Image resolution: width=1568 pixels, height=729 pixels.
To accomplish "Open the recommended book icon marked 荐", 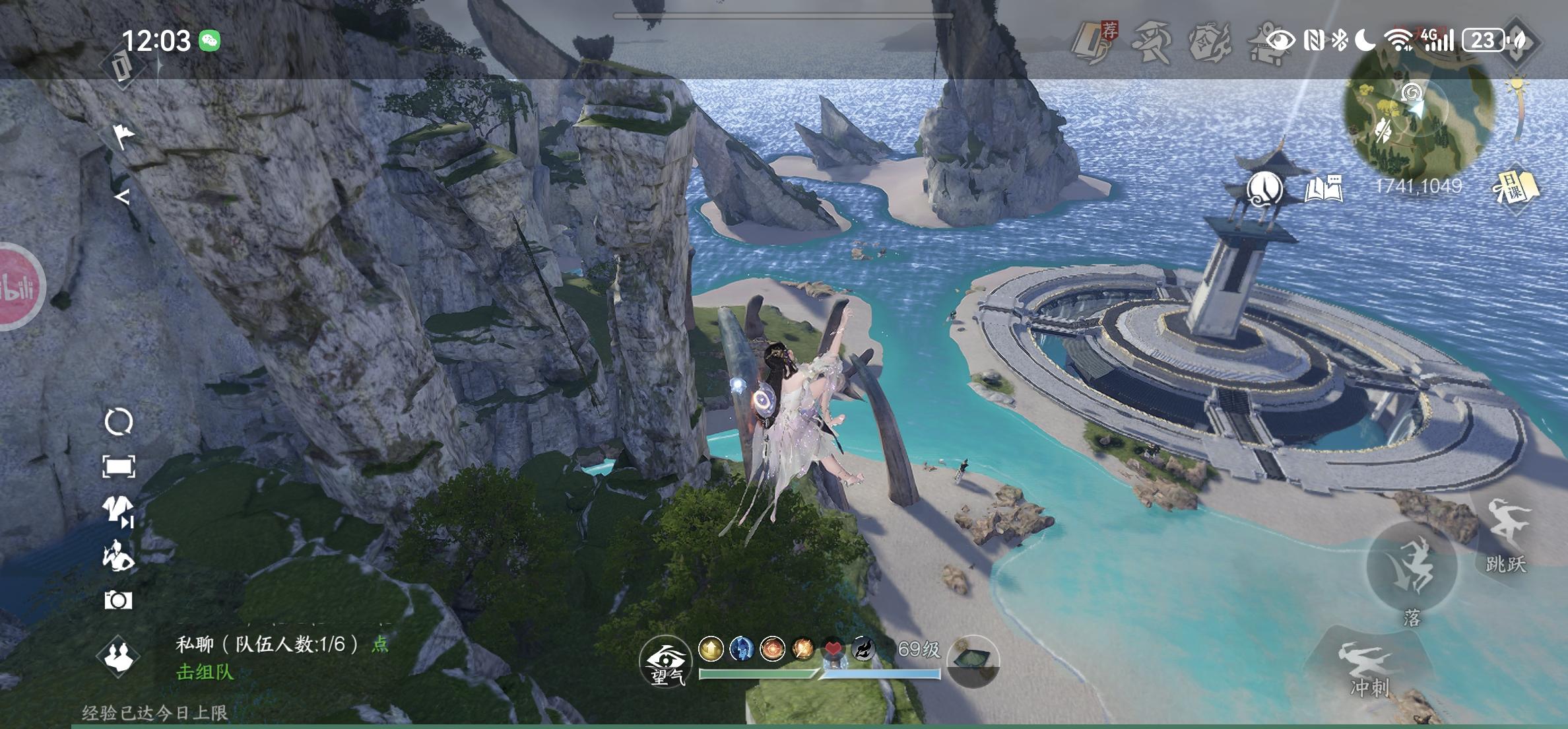I will click(x=1094, y=41).
